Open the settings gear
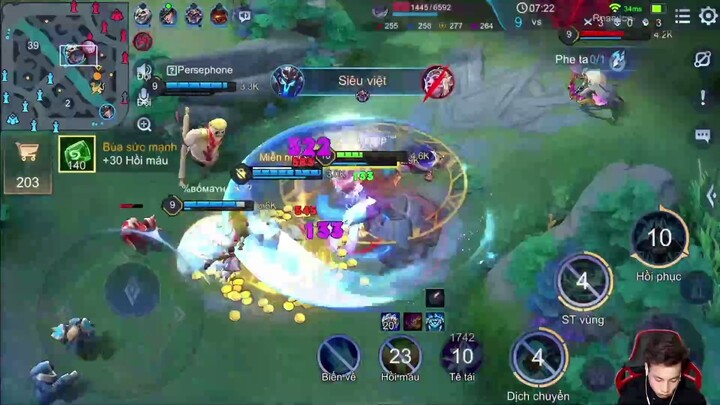 pos(708,16)
